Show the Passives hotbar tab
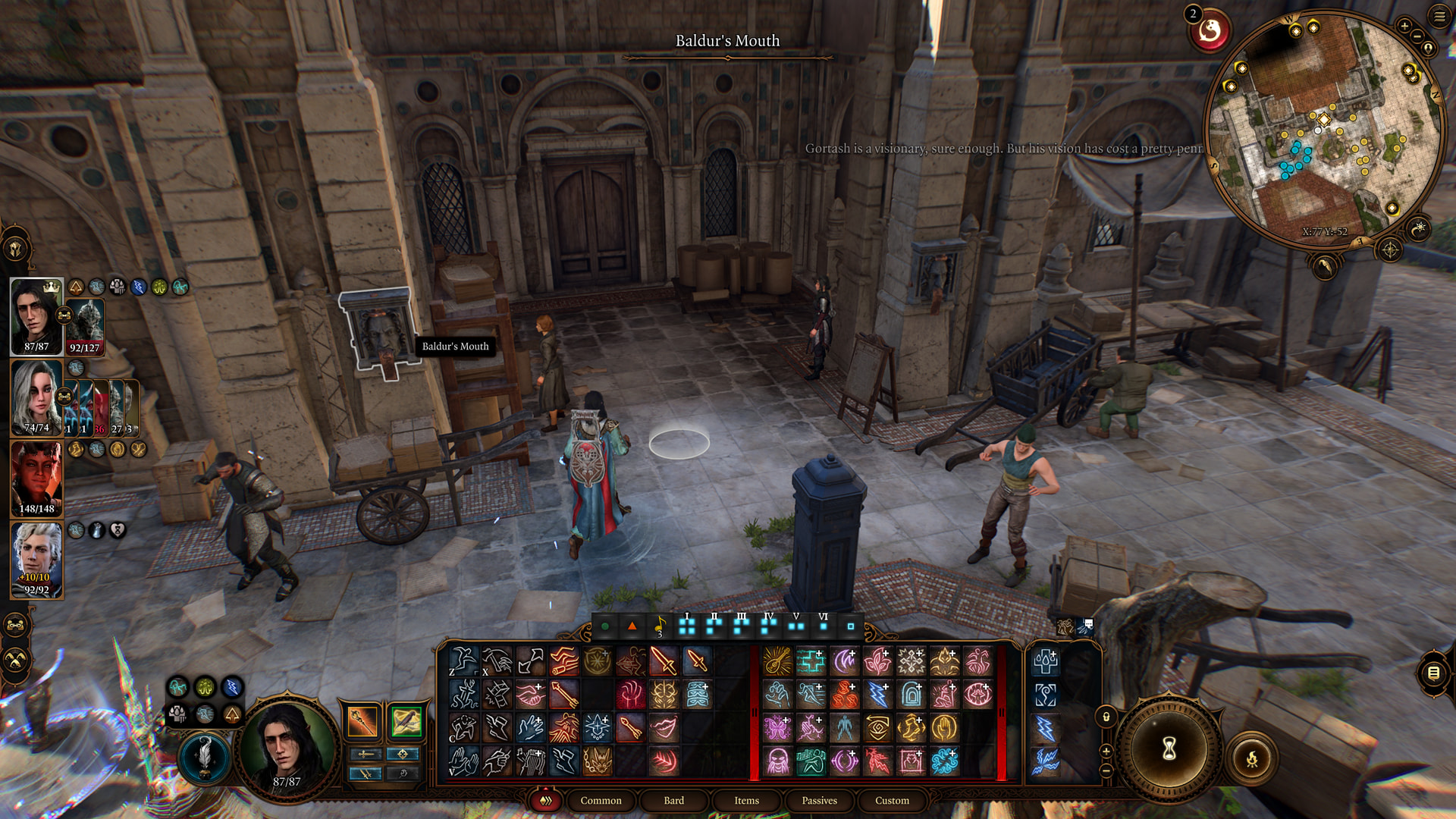Screen dimensions: 1456x819 tap(819, 801)
